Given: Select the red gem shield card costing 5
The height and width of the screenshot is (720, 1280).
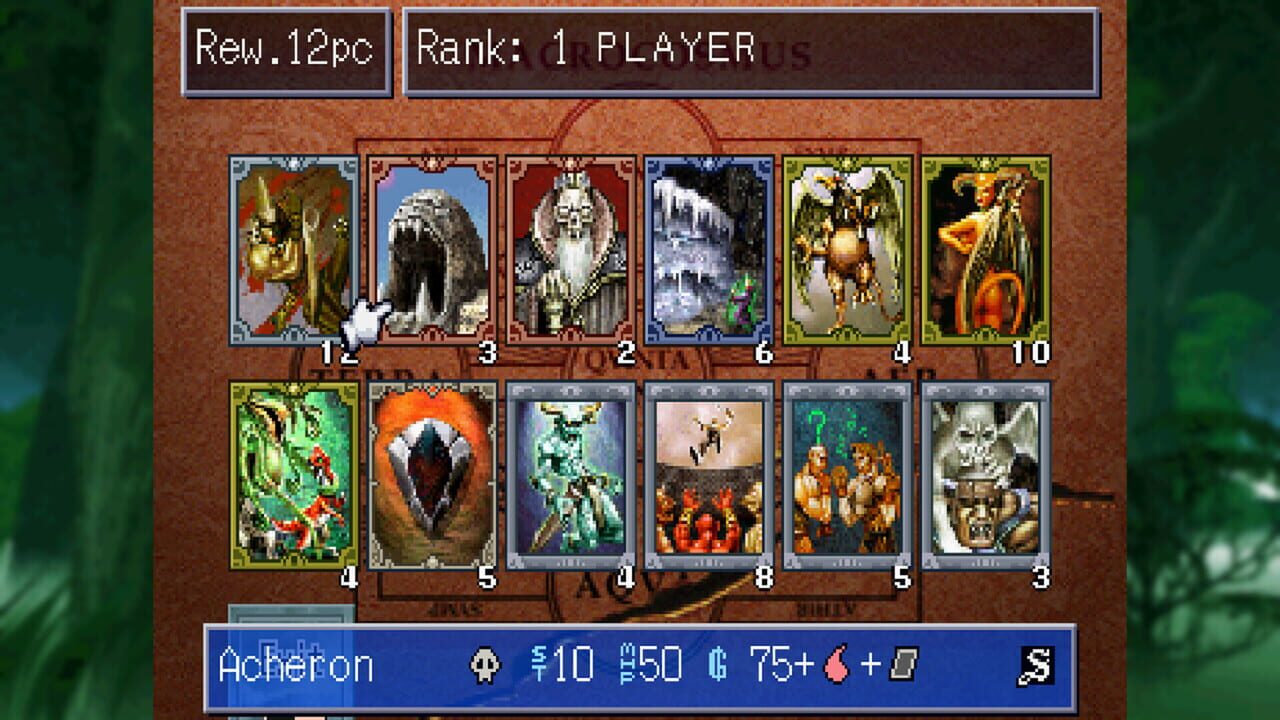Looking at the screenshot, I should pyautogui.click(x=430, y=478).
